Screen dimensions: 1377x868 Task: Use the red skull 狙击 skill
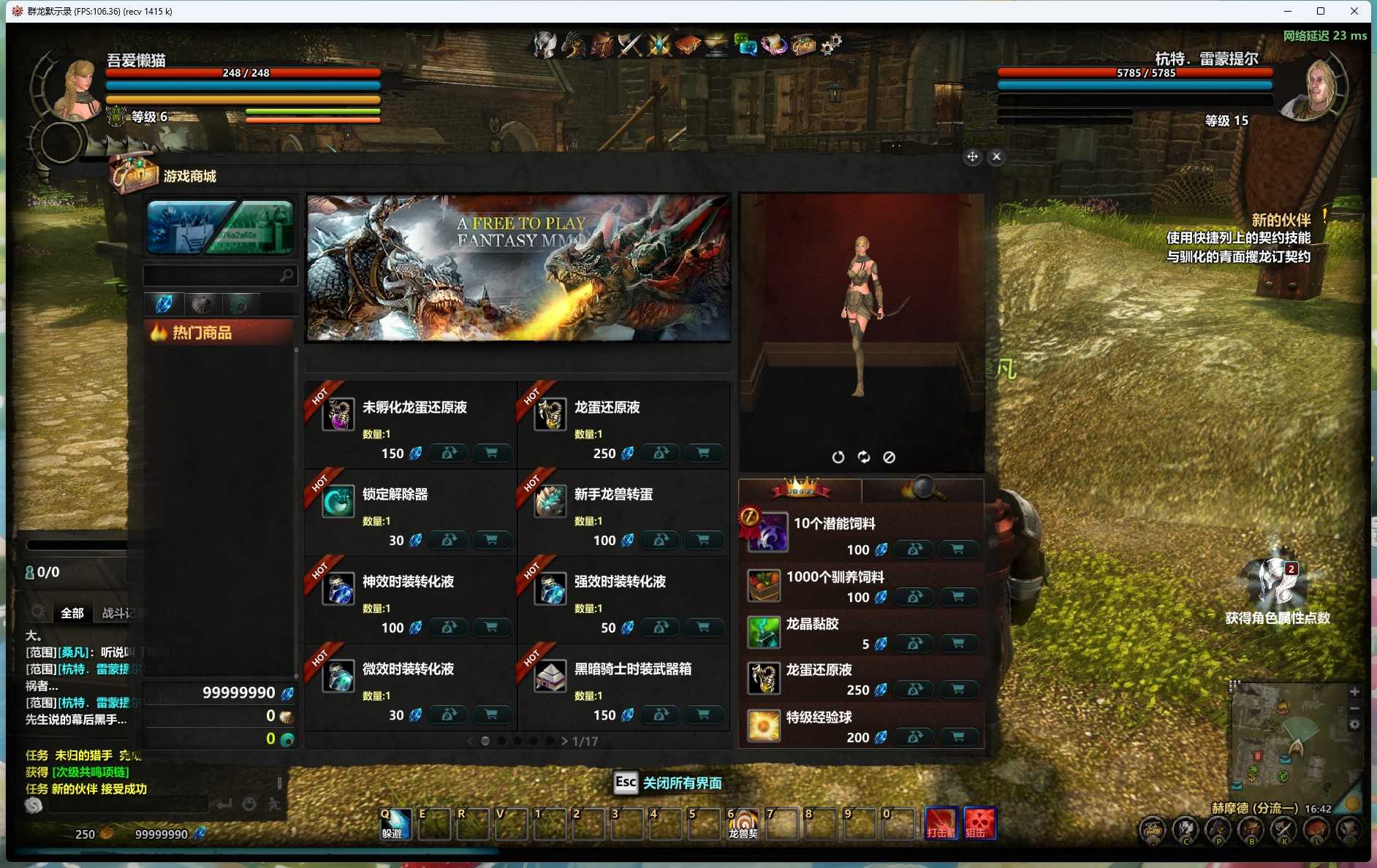pos(979,823)
